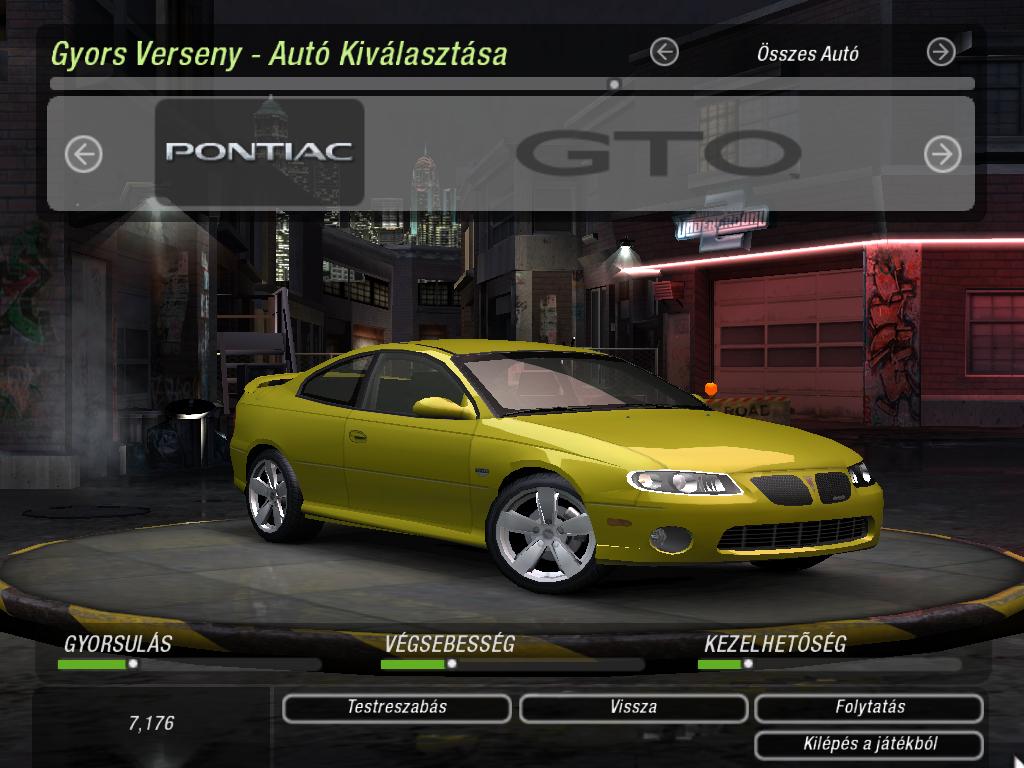The height and width of the screenshot is (768, 1024).
Task: Quit via Kilépés a játékból button
Action: coord(869,745)
